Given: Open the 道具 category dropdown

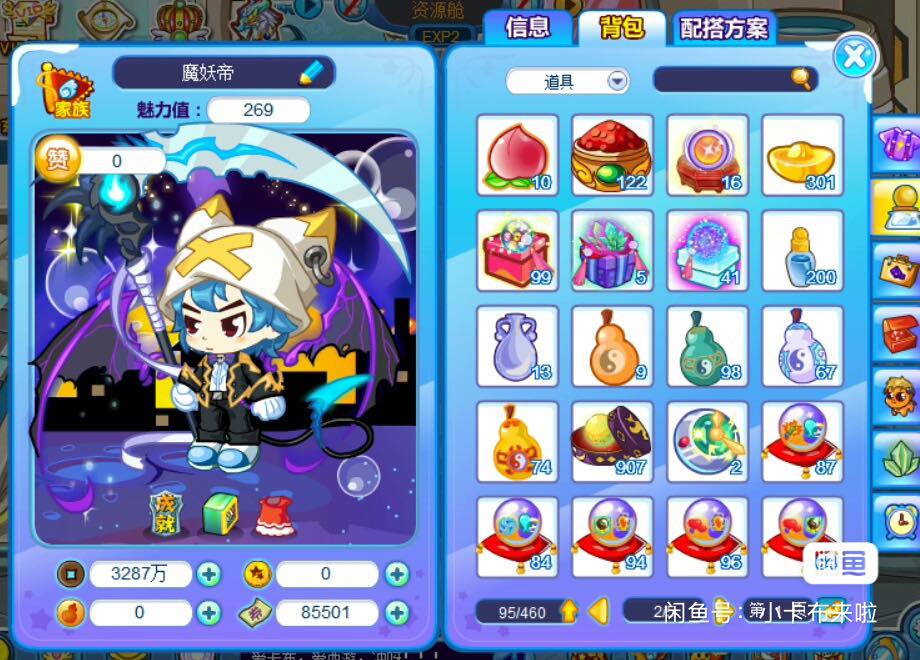Looking at the screenshot, I should click(617, 81).
